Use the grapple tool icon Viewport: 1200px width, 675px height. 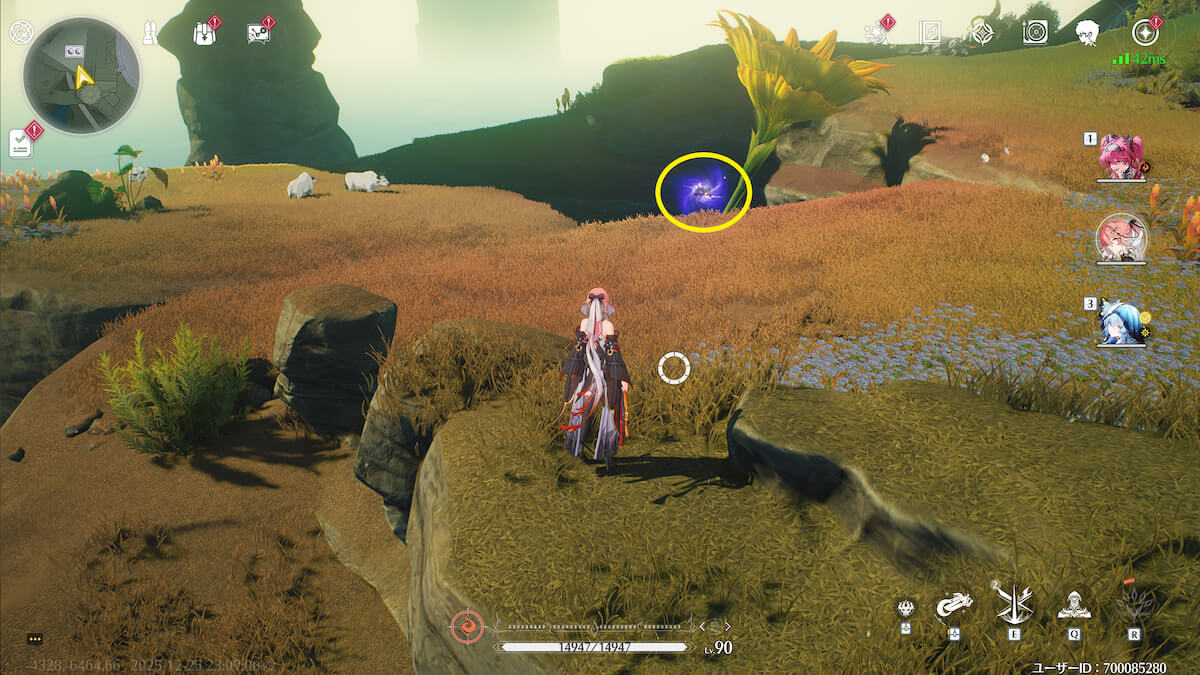pyautogui.click(x=953, y=606)
